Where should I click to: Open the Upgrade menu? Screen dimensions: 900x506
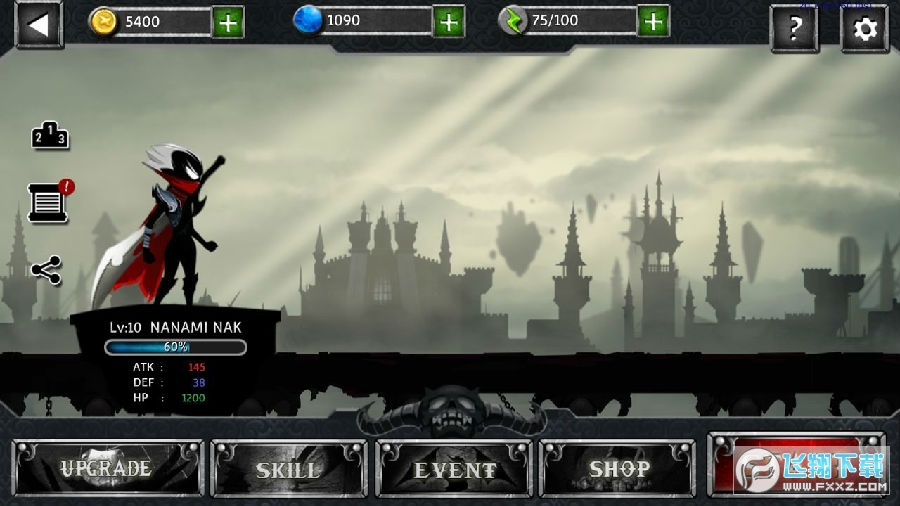pyautogui.click(x=107, y=468)
